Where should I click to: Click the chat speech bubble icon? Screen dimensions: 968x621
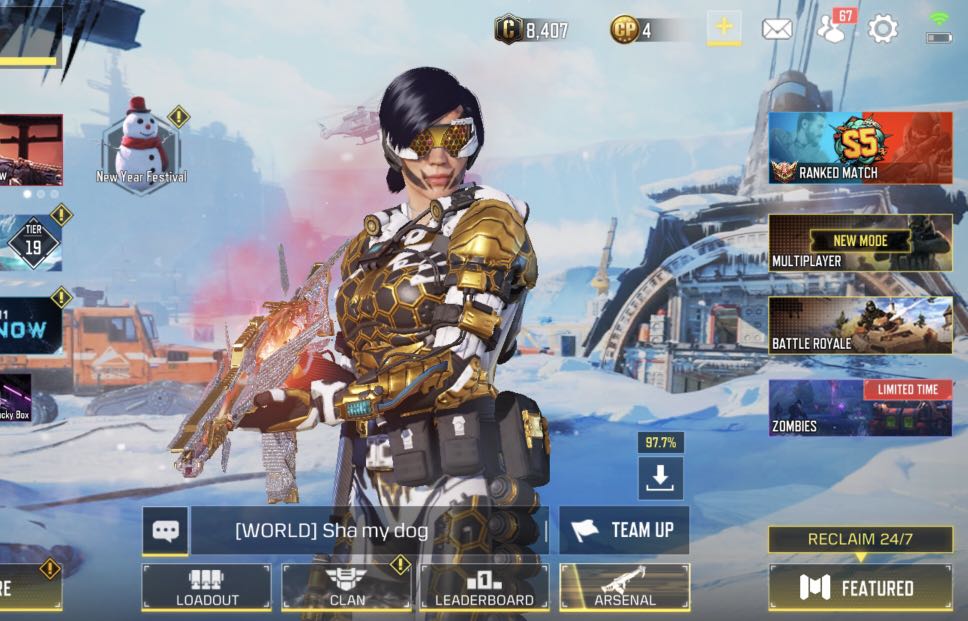165,530
